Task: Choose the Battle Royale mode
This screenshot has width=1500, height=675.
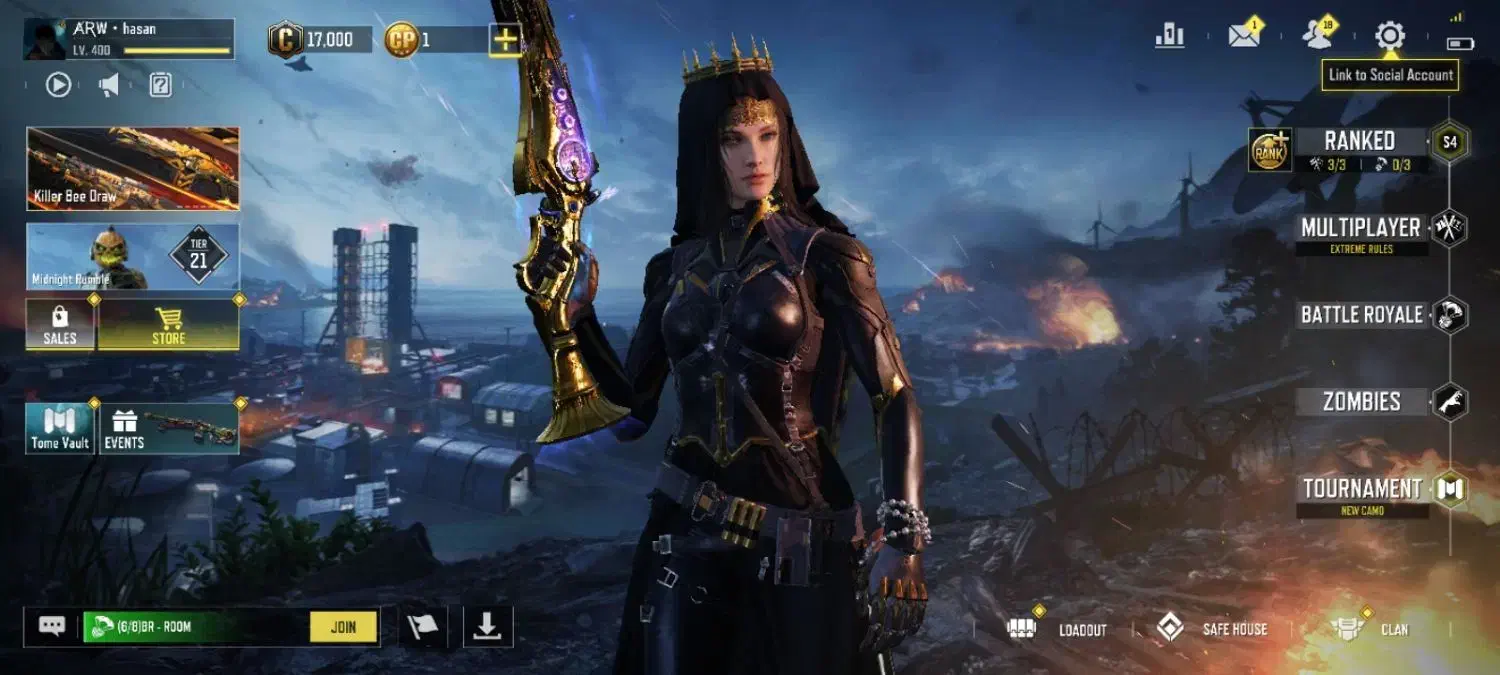Action: pos(1361,315)
